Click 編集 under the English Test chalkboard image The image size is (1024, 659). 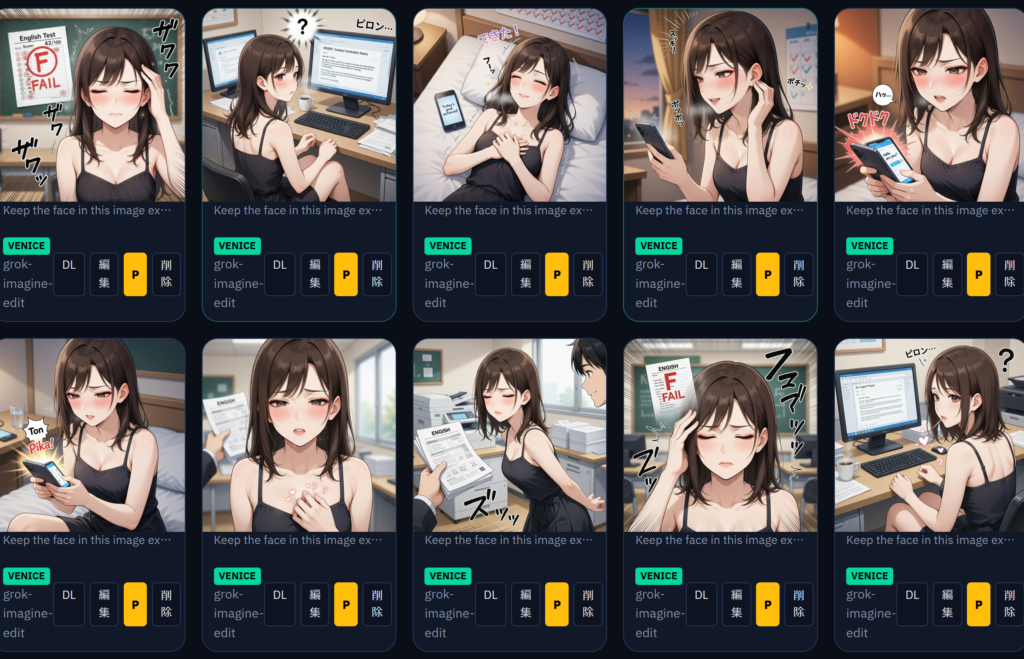click(x=104, y=274)
